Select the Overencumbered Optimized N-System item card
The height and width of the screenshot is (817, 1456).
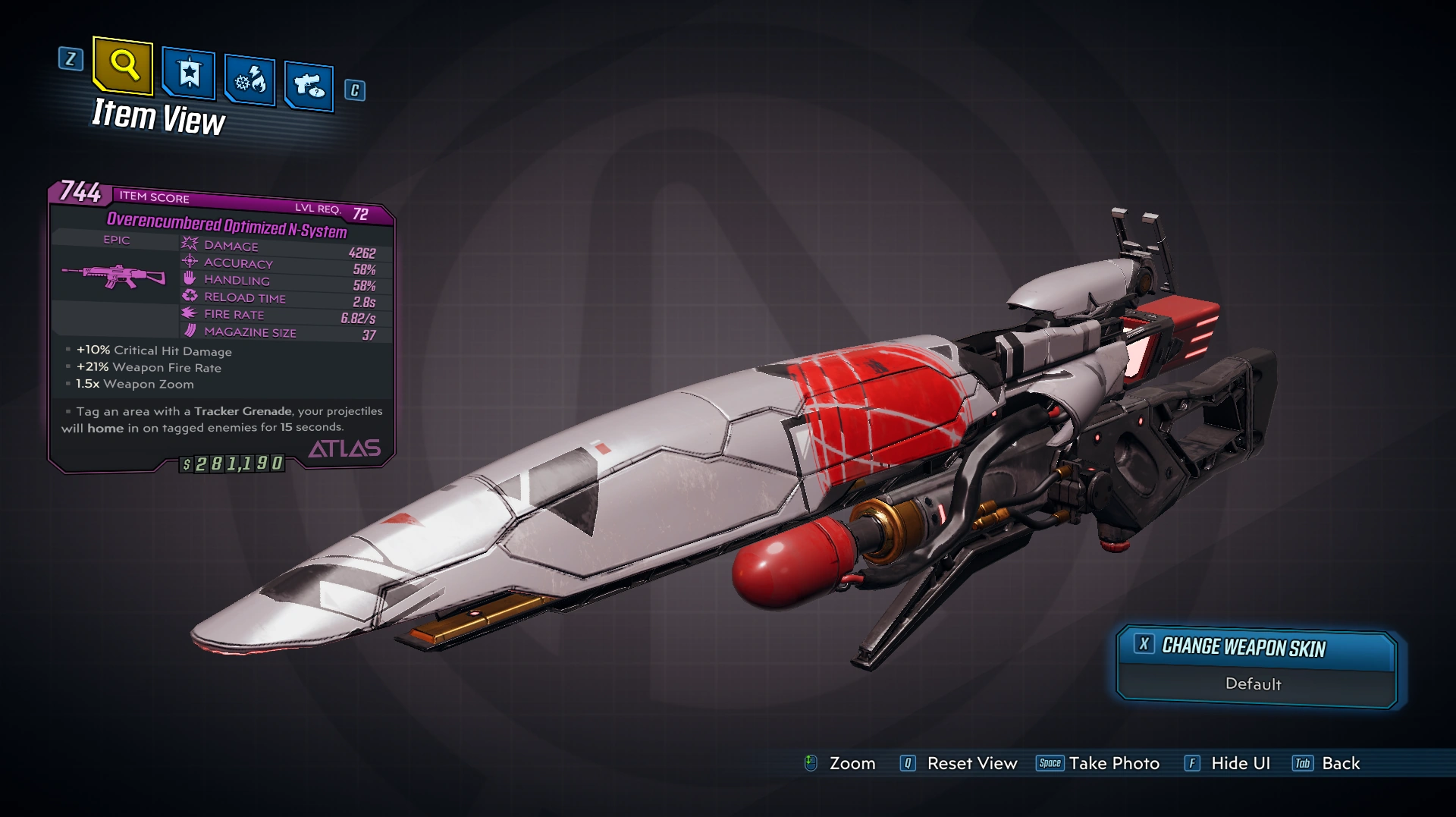(221, 326)
